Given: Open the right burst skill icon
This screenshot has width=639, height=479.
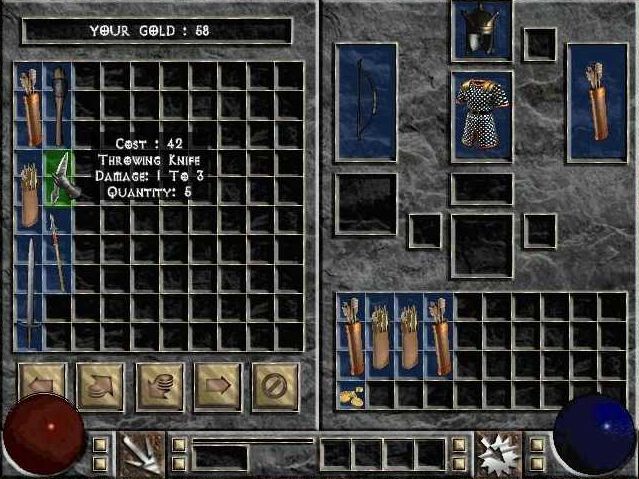Looking at the screenshot, I should coord(497,453).
